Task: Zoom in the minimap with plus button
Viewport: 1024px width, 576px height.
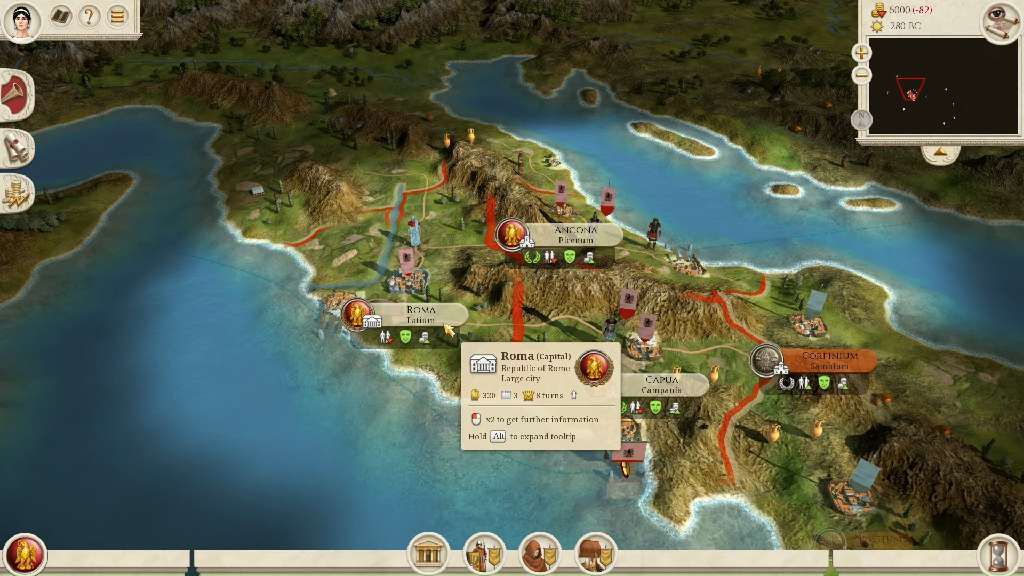Action: 862,52
